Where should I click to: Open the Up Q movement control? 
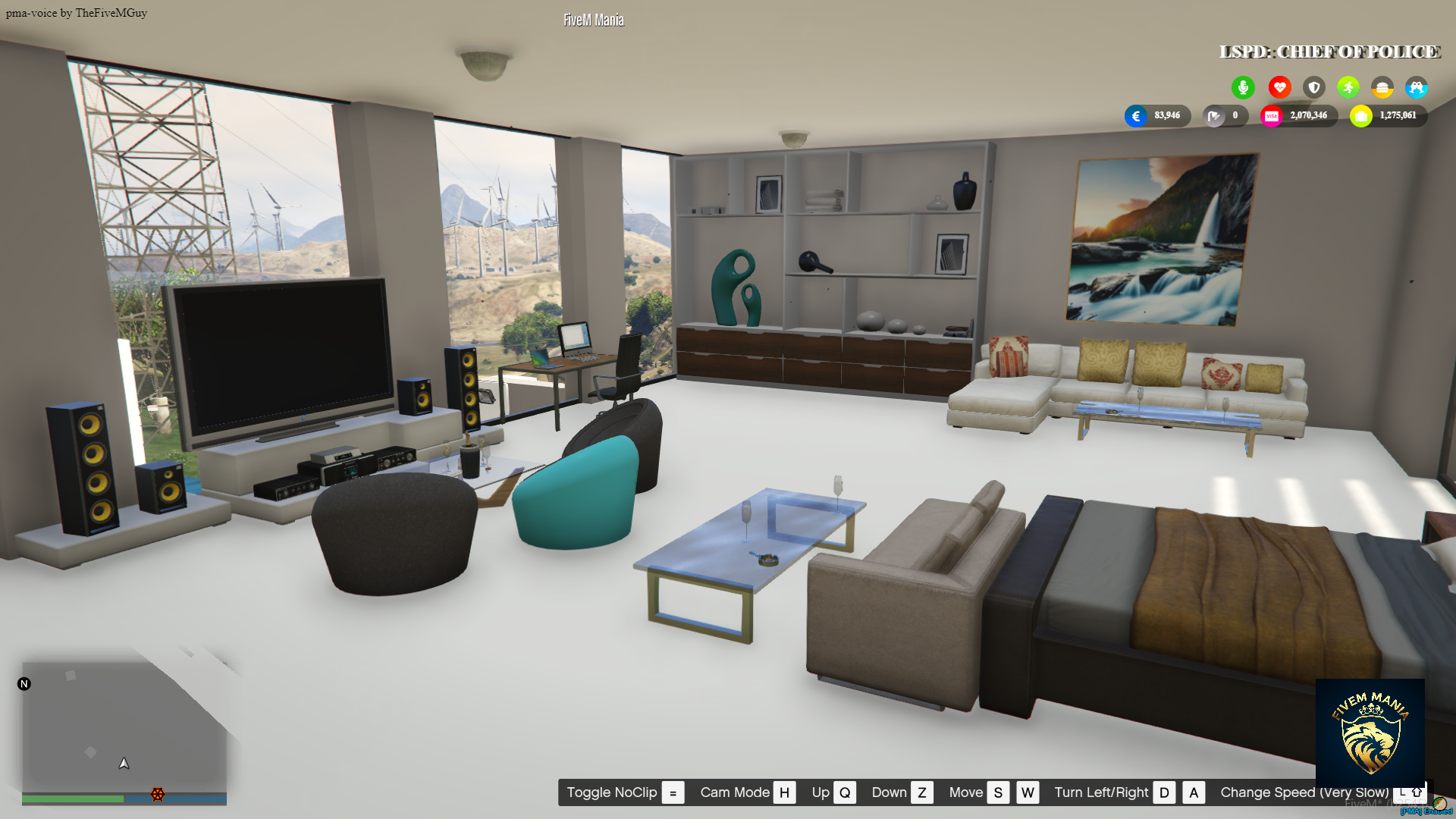[844, 792]
